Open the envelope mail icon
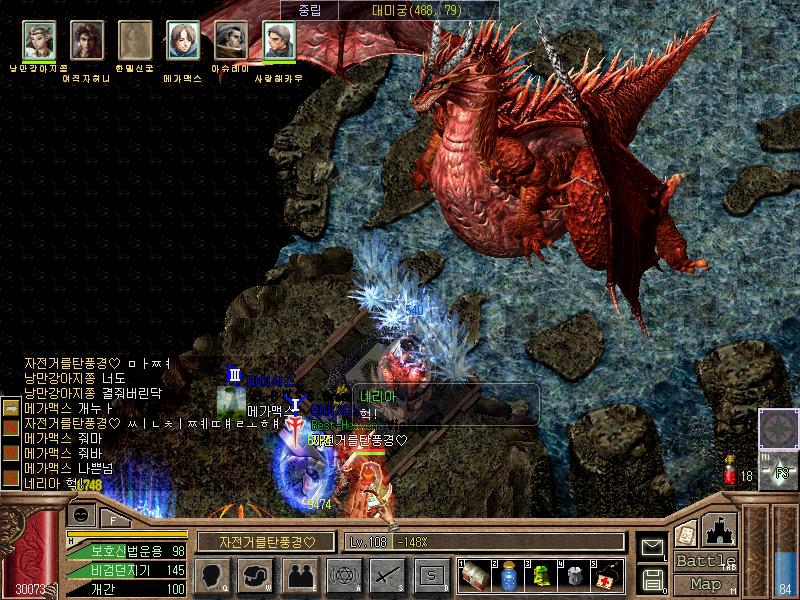 tap(653, 546)
